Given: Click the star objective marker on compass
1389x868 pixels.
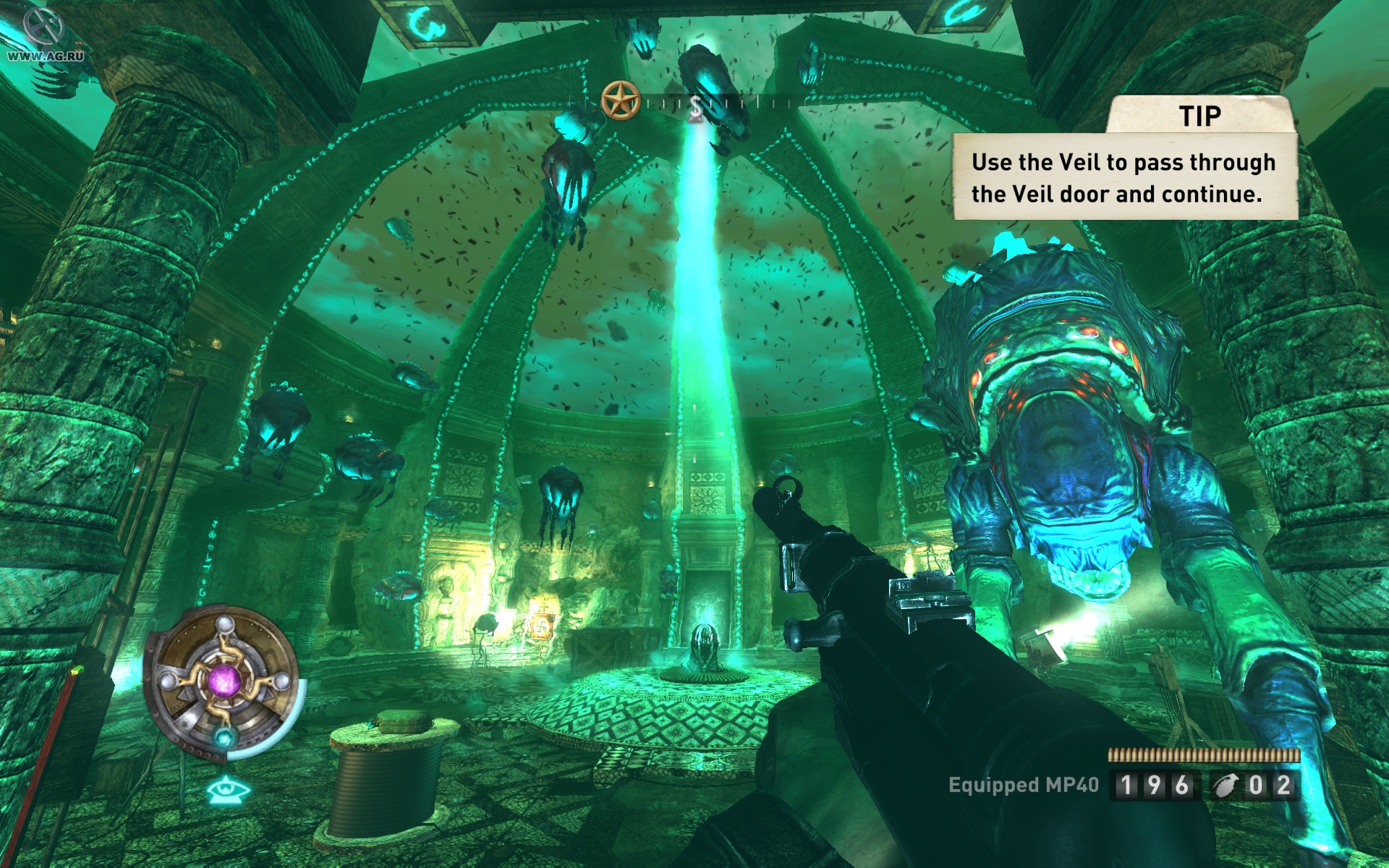Looking at the screenshot, I should 621,100.
